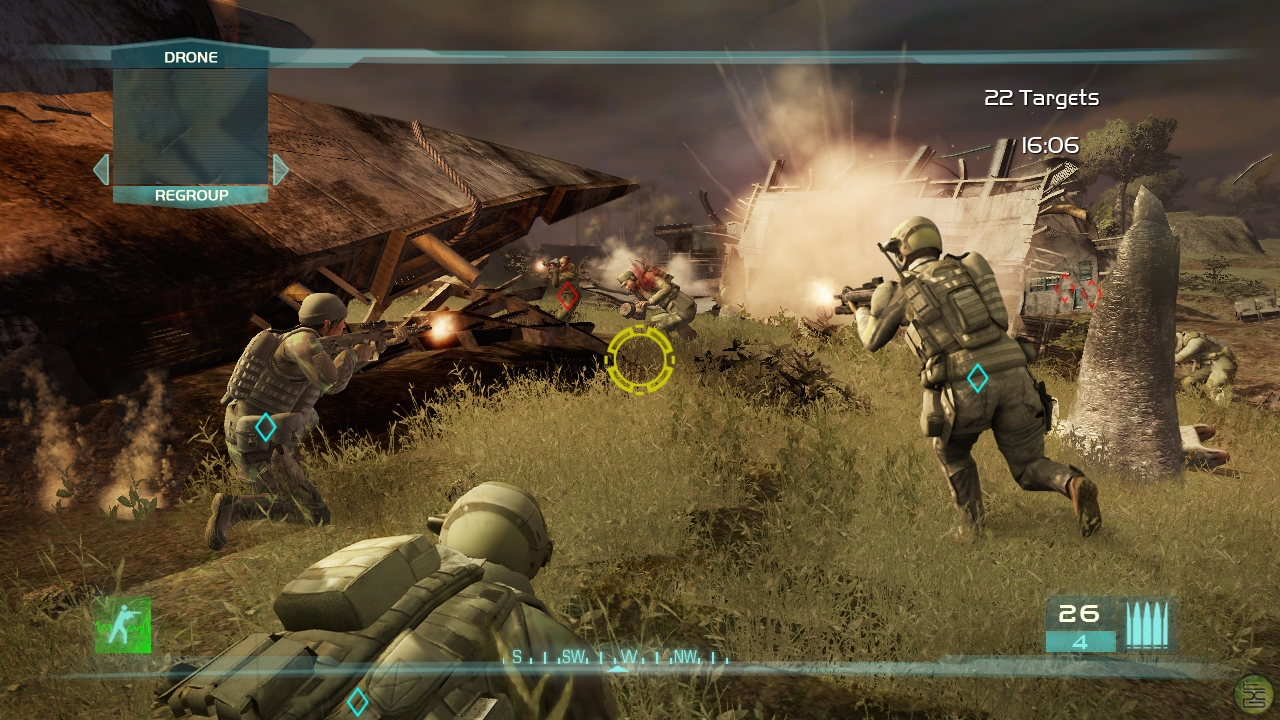Click the compass heading strip
Image resolution: width=1280 pixels, height=720 pixels.
tap(618, 658)
